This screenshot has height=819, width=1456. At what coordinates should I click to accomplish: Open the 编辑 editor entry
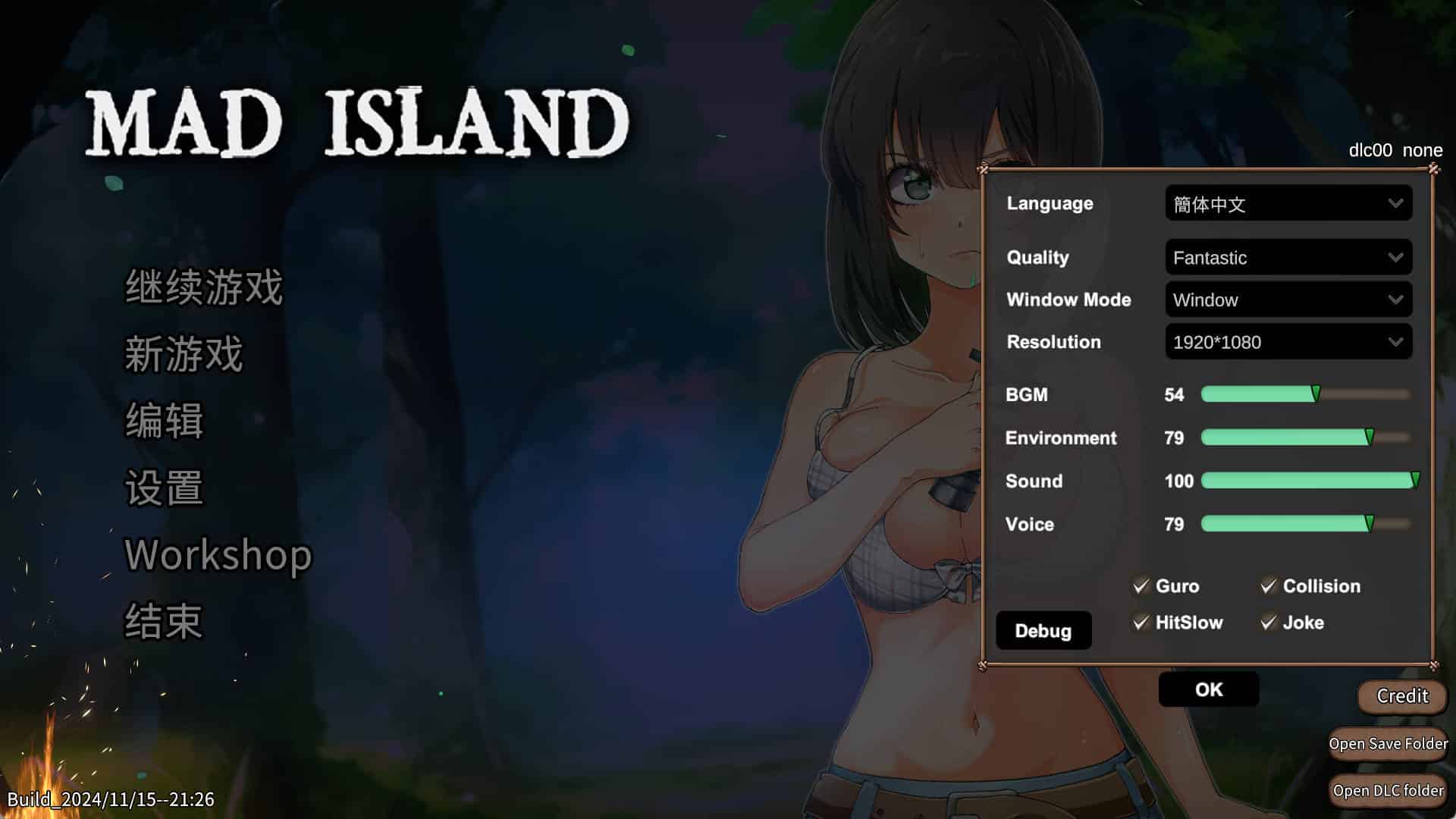(164, 421)
